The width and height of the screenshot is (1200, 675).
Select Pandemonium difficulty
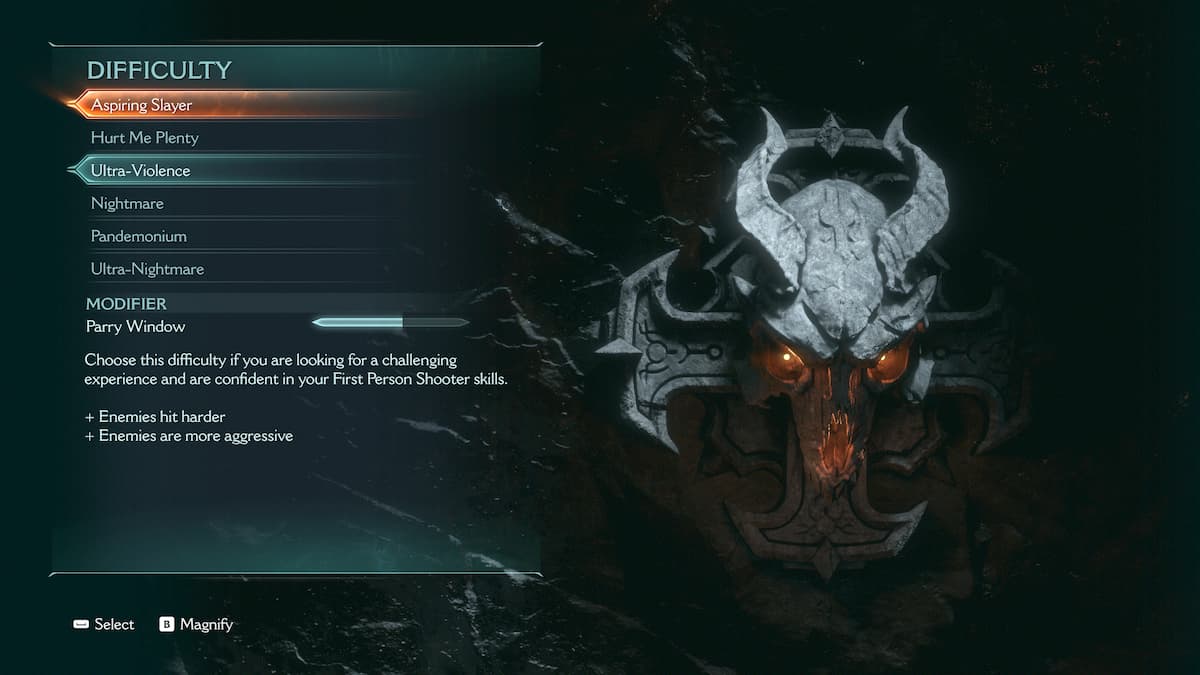point(139,237)
